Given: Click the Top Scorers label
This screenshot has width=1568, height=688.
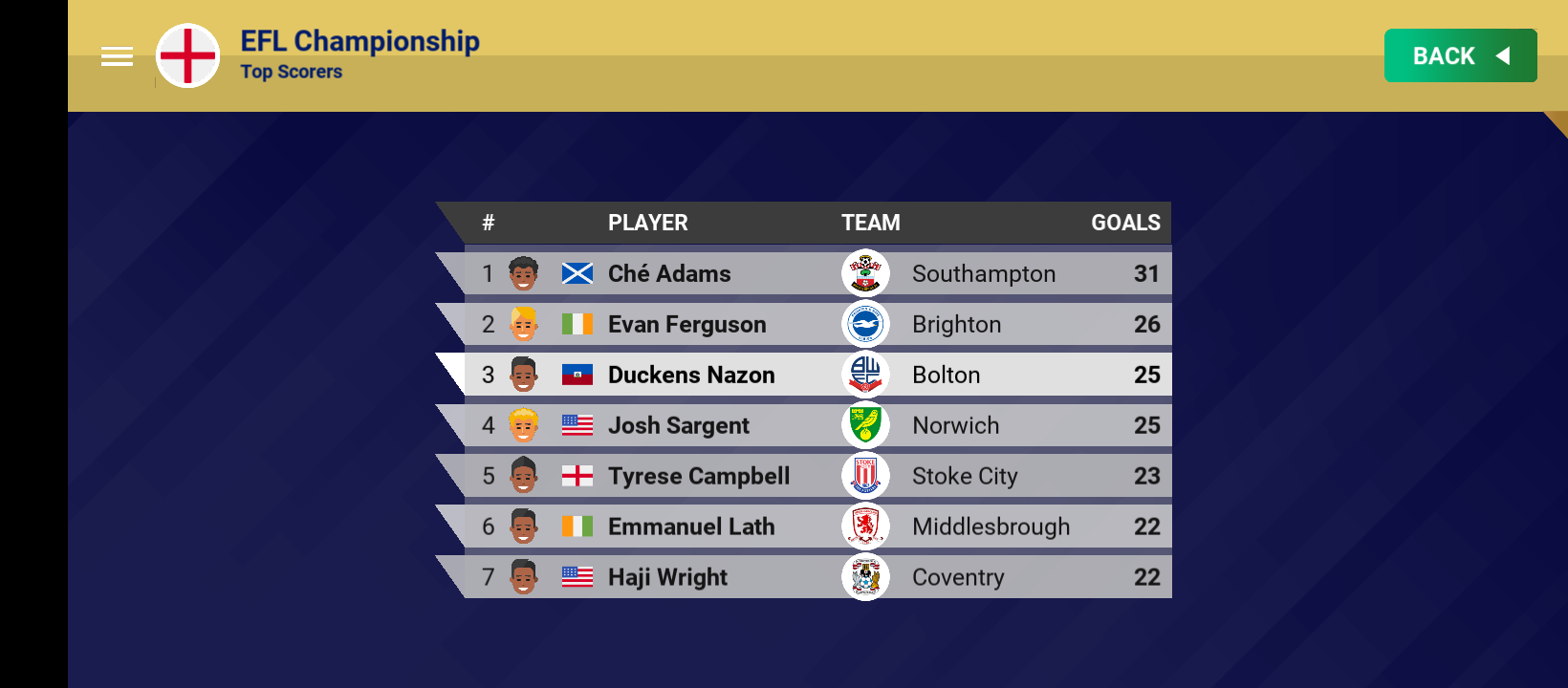Looking at the screenshot, I should point(292,72).
